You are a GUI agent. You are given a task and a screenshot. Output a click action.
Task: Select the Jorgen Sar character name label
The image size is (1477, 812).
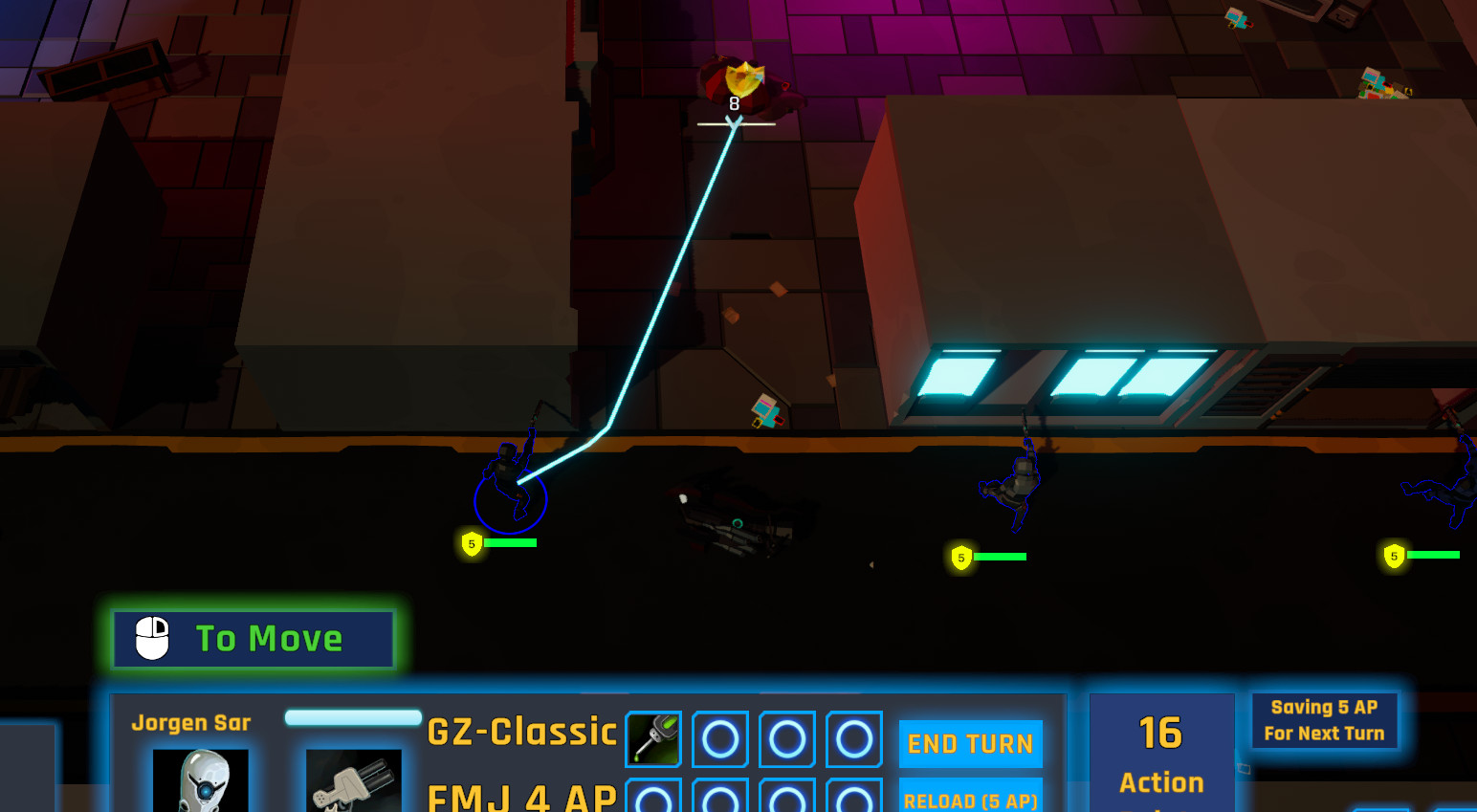191,723
